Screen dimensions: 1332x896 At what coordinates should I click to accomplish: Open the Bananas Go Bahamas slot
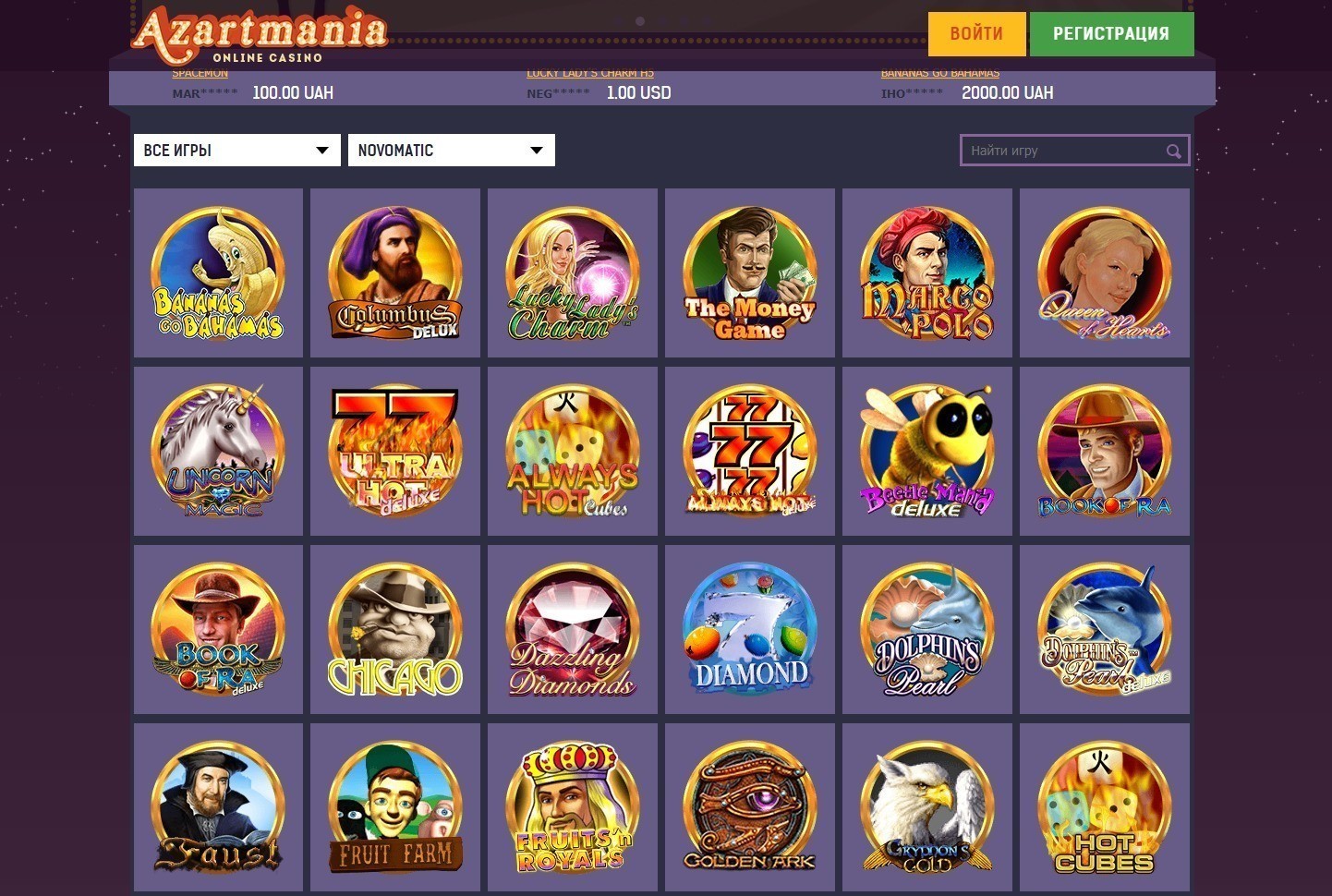[x=218, y=272]
